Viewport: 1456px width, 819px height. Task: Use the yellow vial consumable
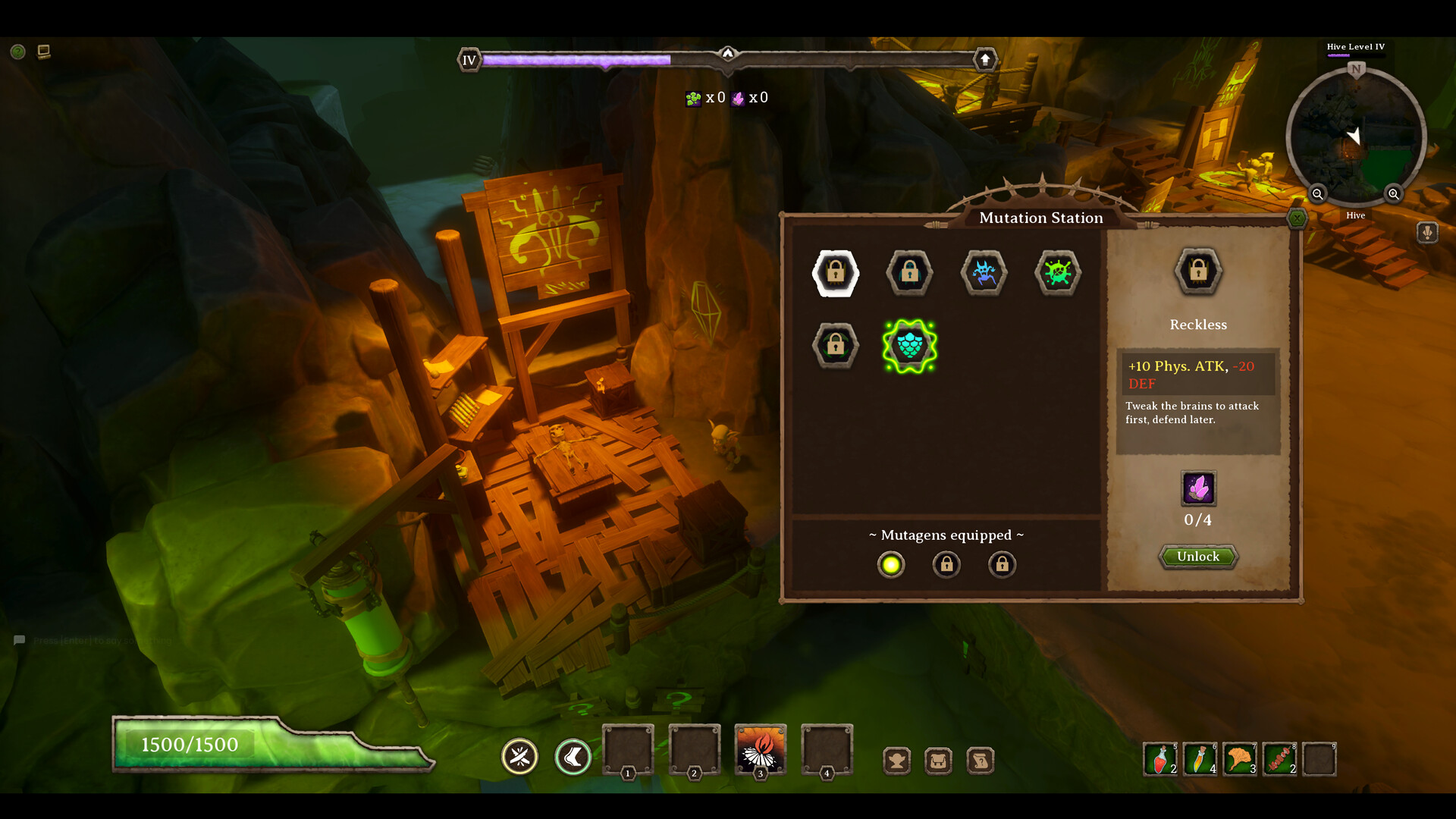[x=1200, y=759]
